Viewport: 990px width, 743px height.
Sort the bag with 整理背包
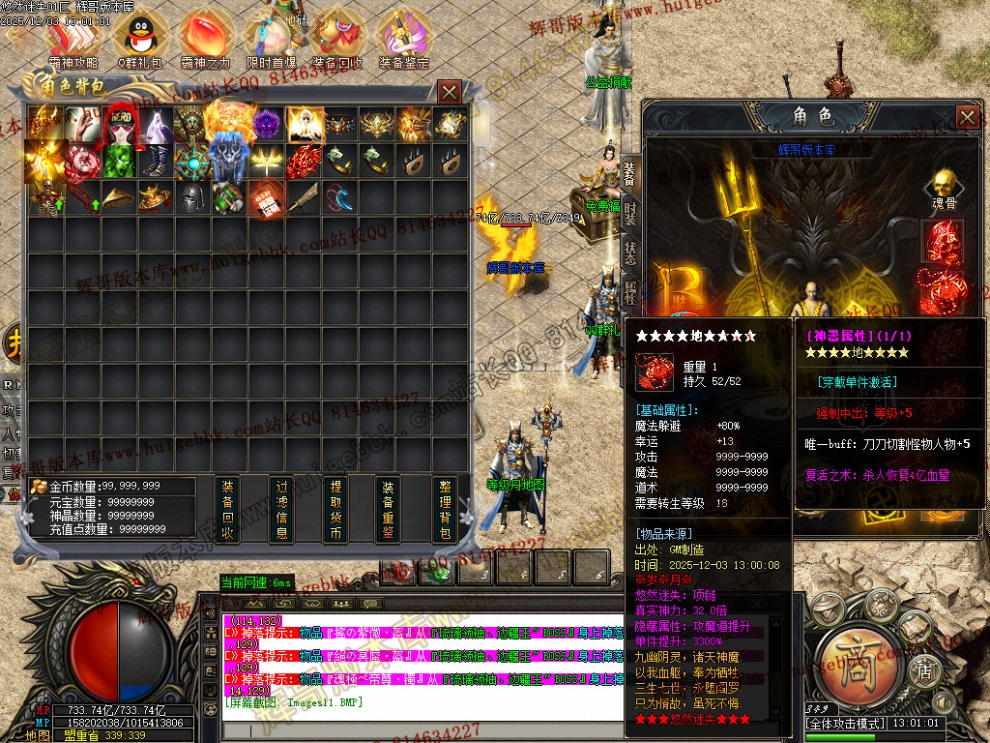pos(445,509)
